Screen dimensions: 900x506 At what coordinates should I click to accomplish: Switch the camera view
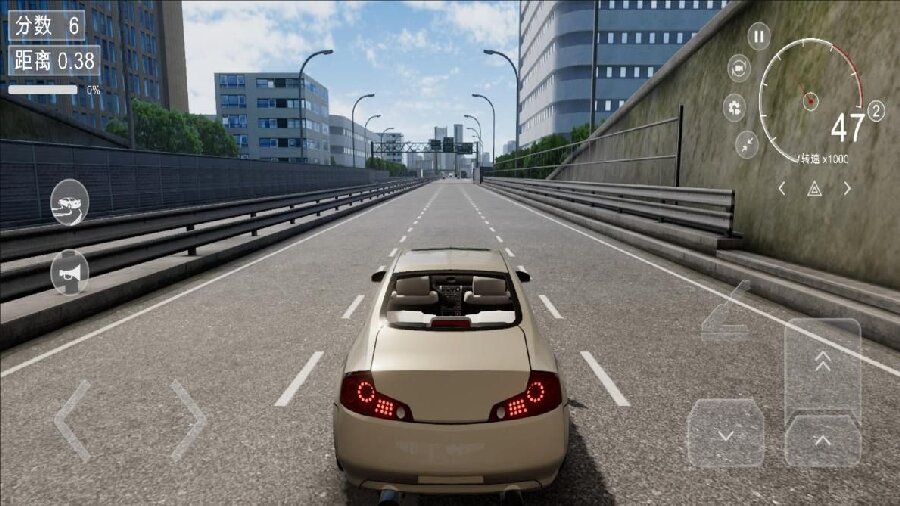tap(739, 68)
